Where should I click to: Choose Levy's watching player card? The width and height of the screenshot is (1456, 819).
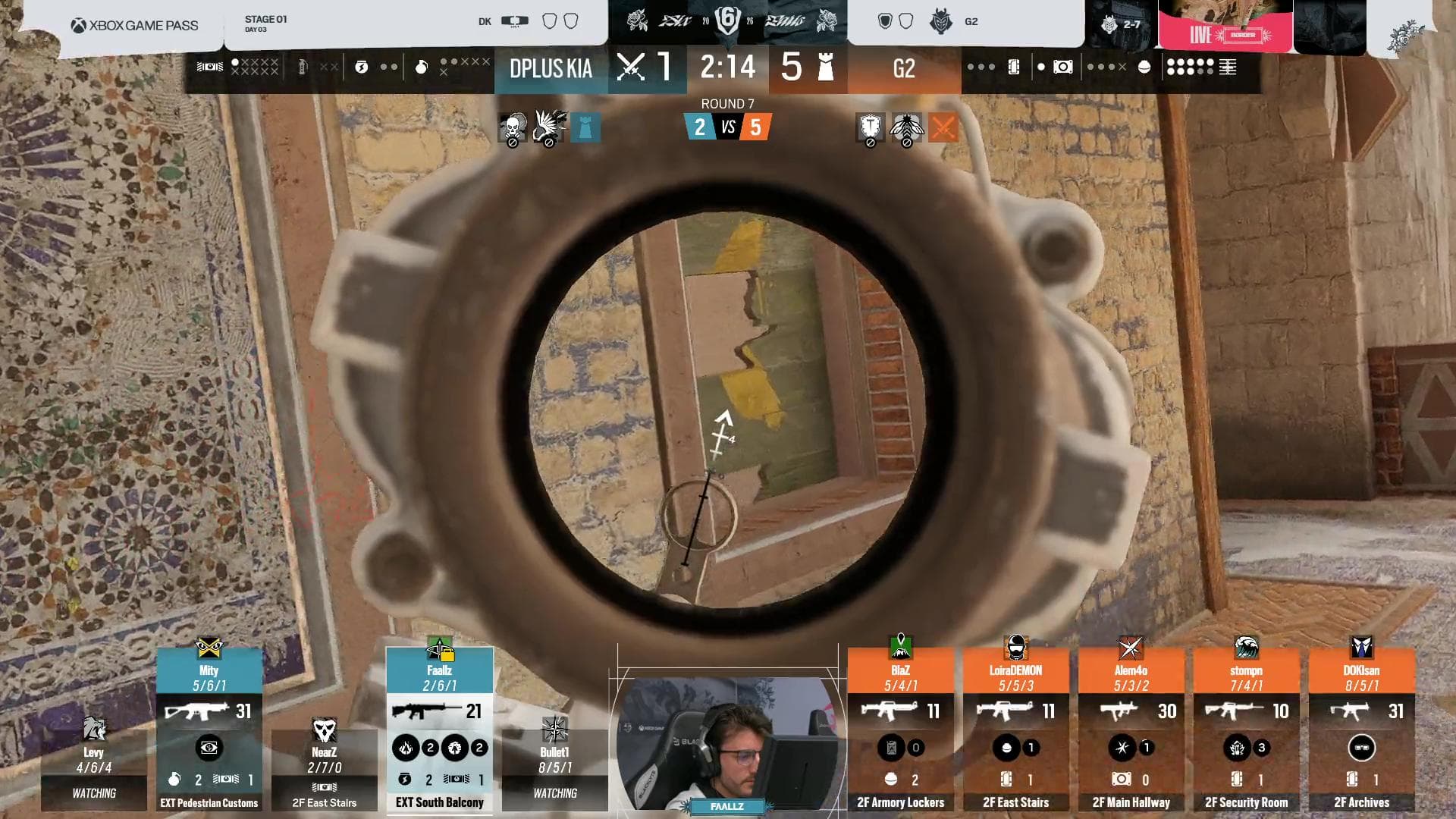click(x=94, y=766)
